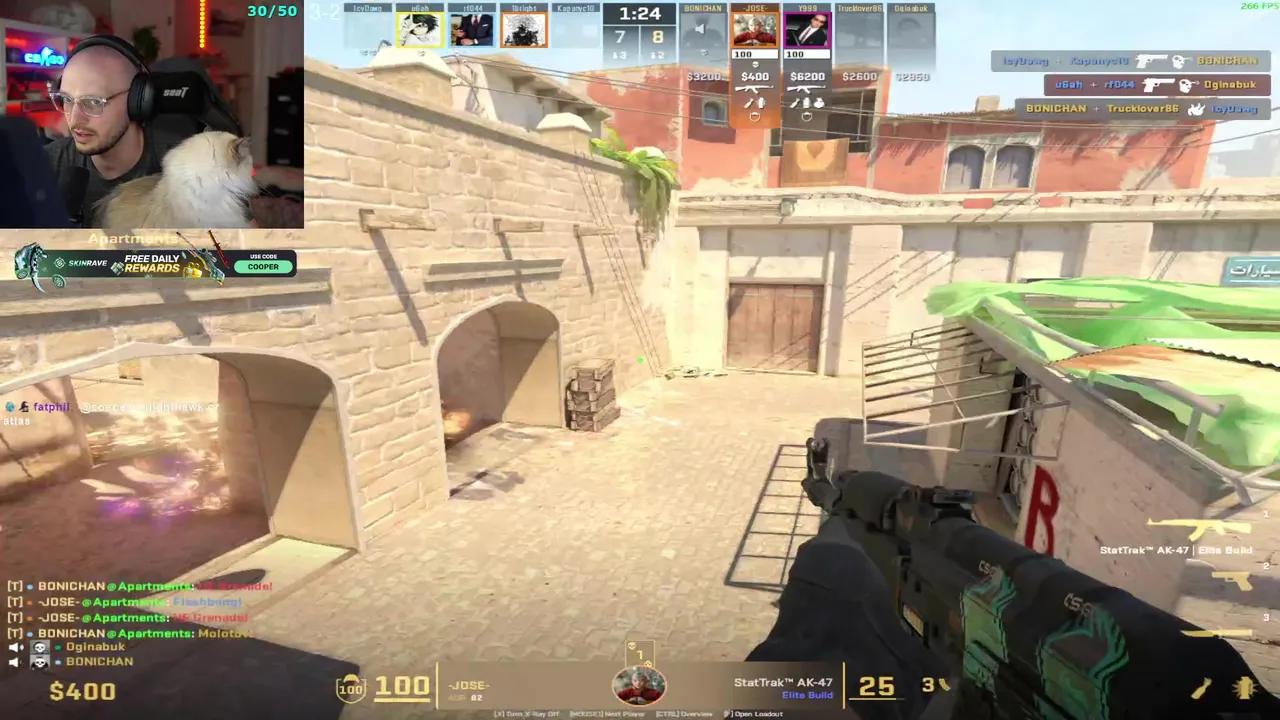Click -JOSE-'s spectated player avatar at bottom center
The height and width of the screenshot is (720, 1280).
[x=640, y=685]
